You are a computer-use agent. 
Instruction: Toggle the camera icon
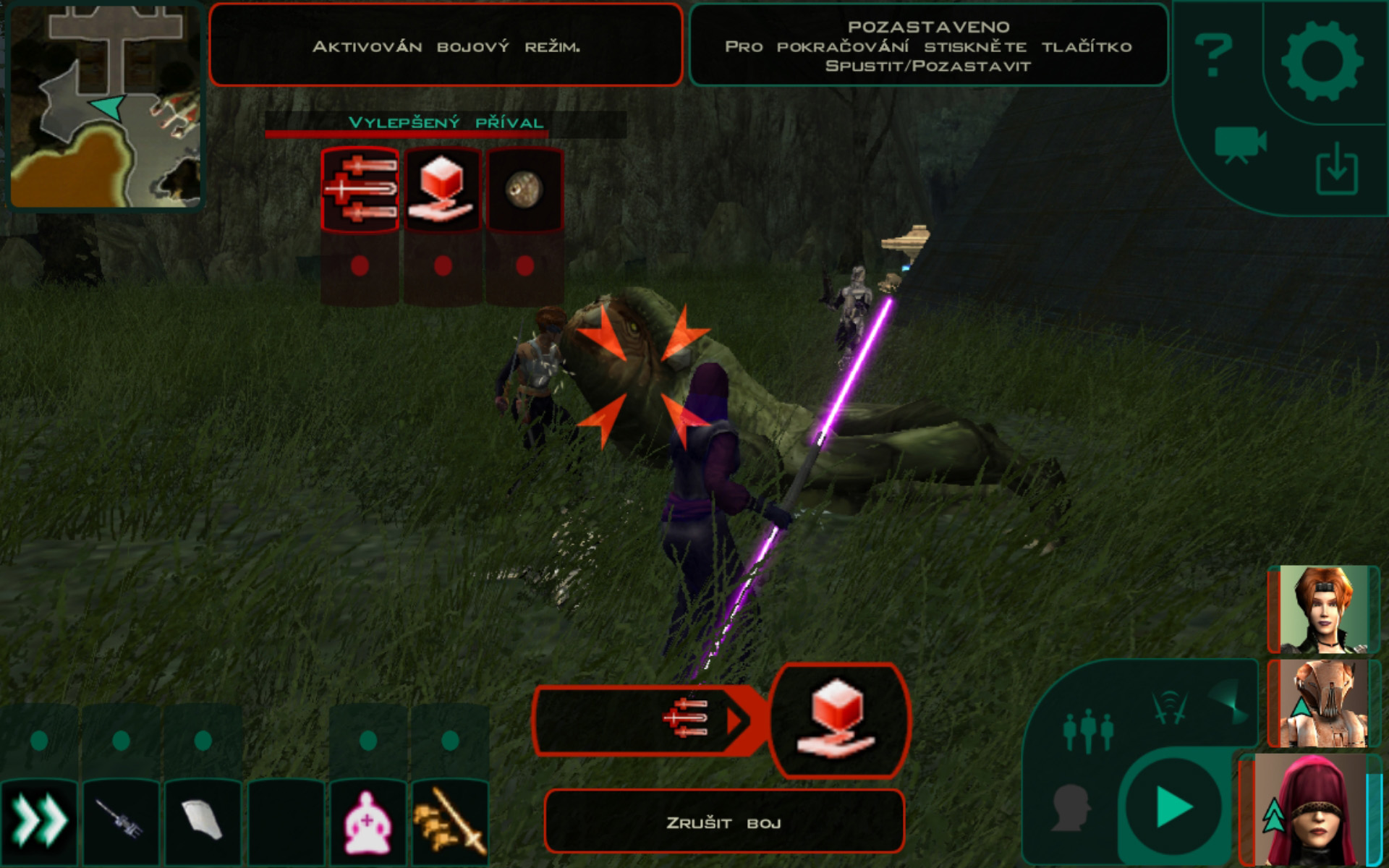tap(1240, 144)
